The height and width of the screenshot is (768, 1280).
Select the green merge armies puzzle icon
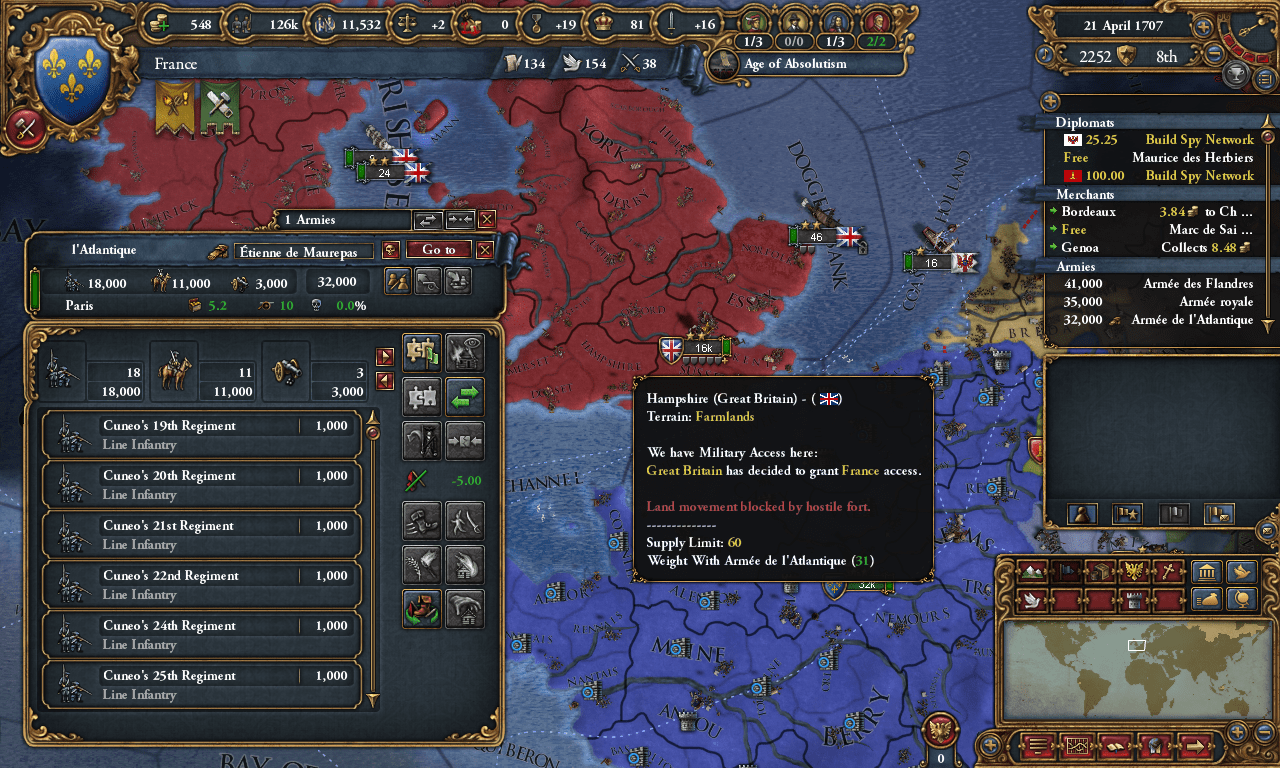tap(422, 352)
